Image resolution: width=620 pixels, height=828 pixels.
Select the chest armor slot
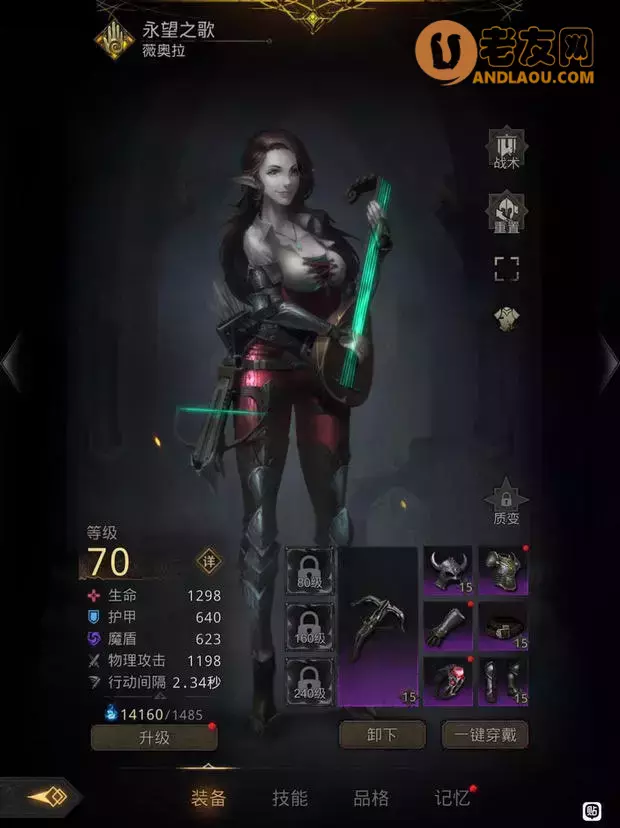coord(503,571)
